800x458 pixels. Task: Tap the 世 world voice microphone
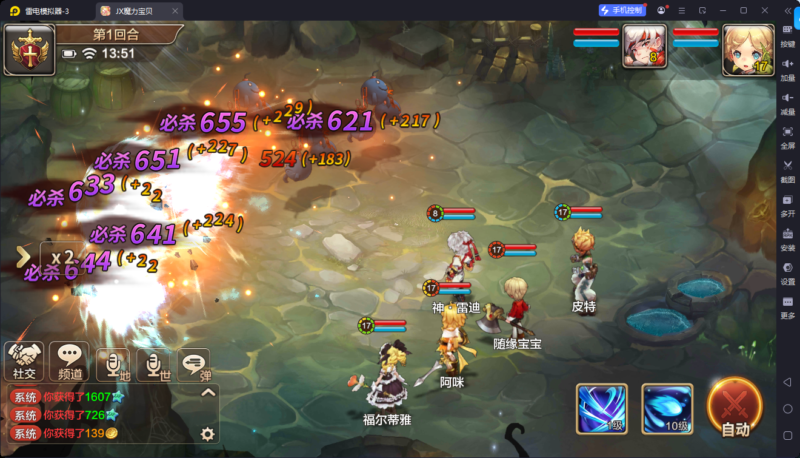pyautogui.click(x=155, y=364)
